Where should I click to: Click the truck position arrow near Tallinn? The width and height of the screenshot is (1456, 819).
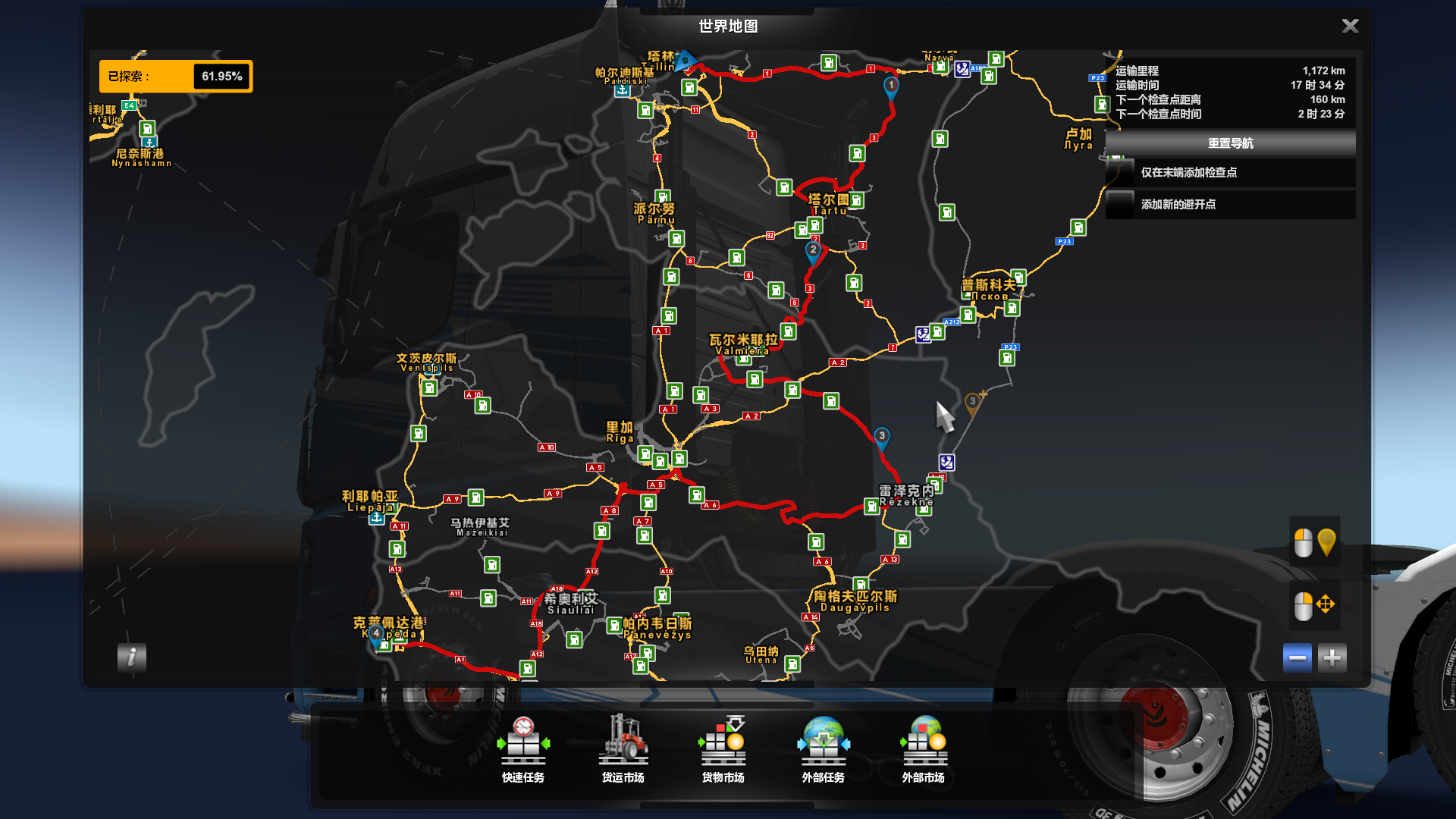coord(686,58)
